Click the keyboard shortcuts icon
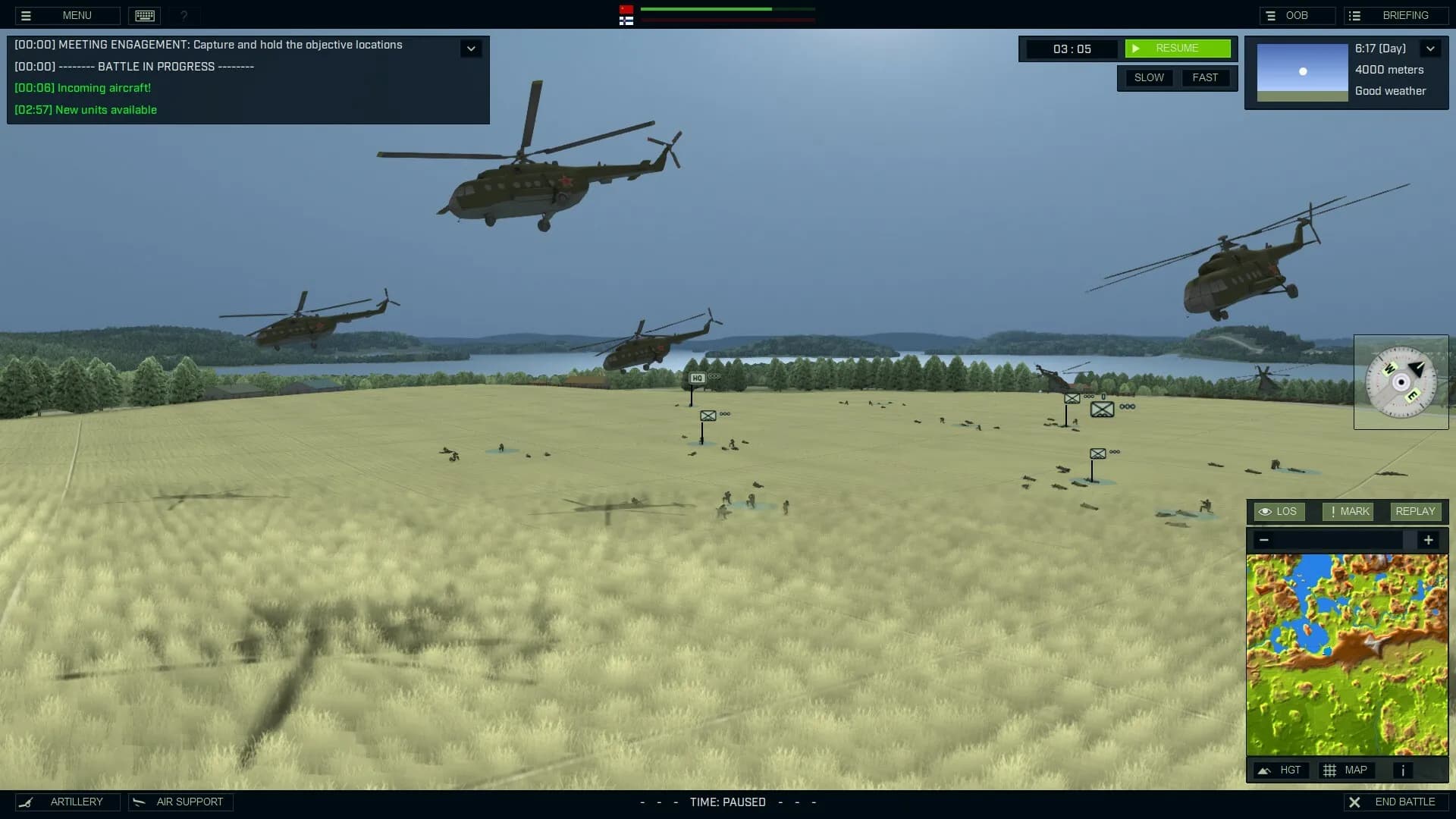Image resolution: width=1456 pixels, height=819 pixels. click(144, 15)
